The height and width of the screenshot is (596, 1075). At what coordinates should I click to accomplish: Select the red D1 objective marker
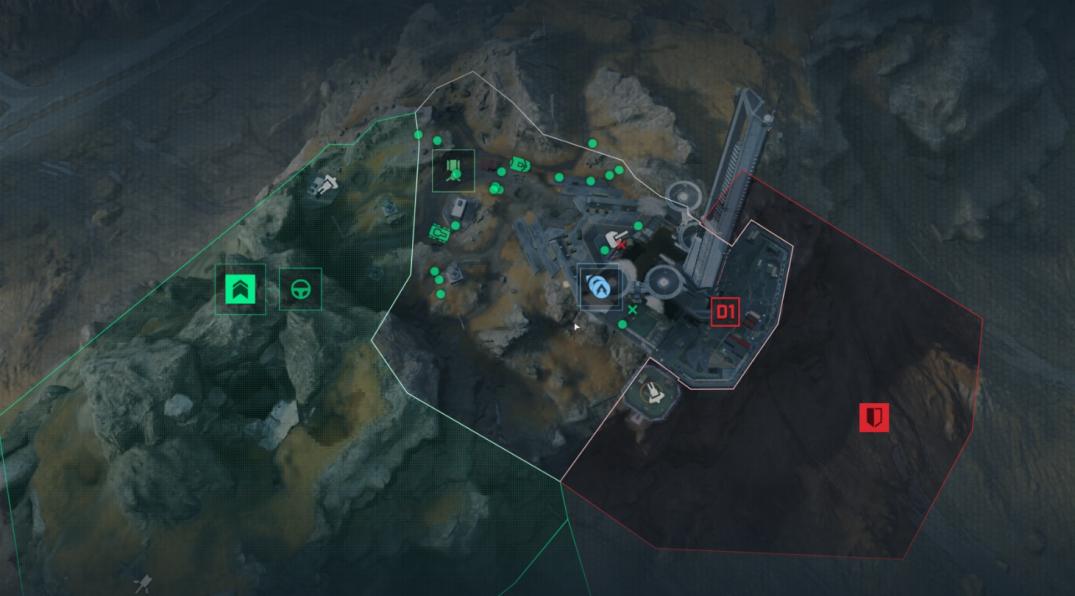725,313
